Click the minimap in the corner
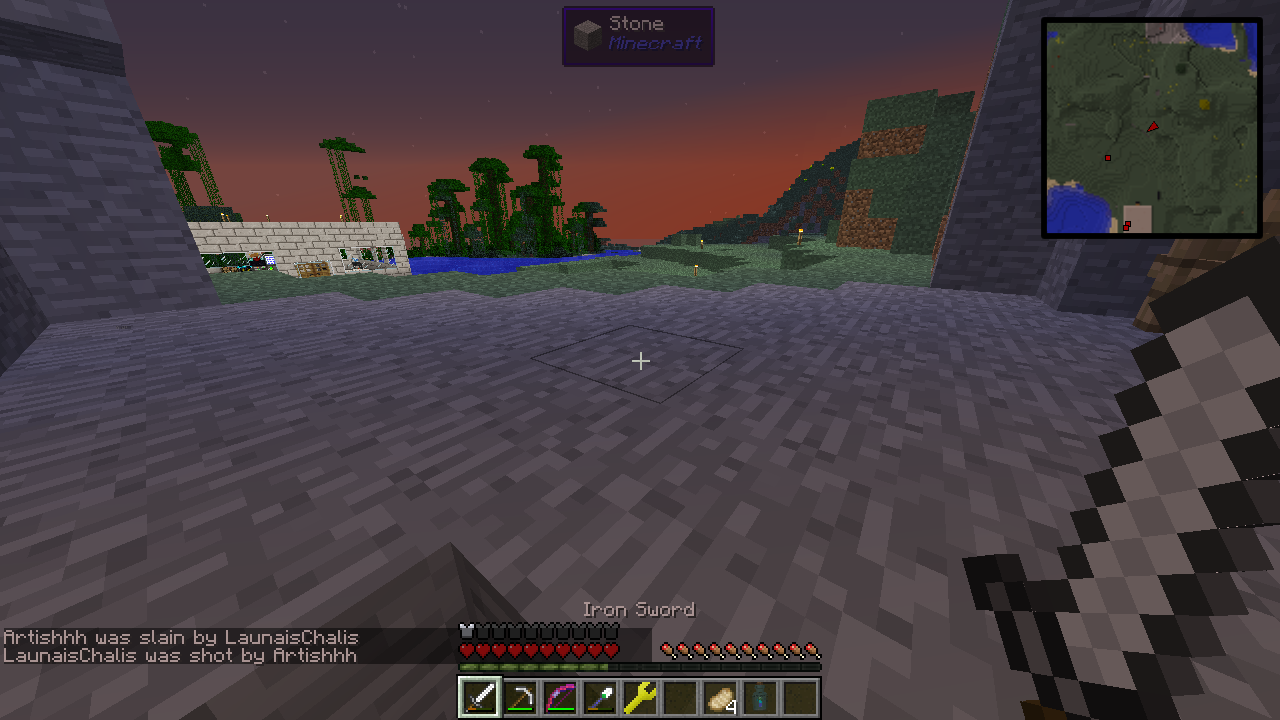 1151,128
